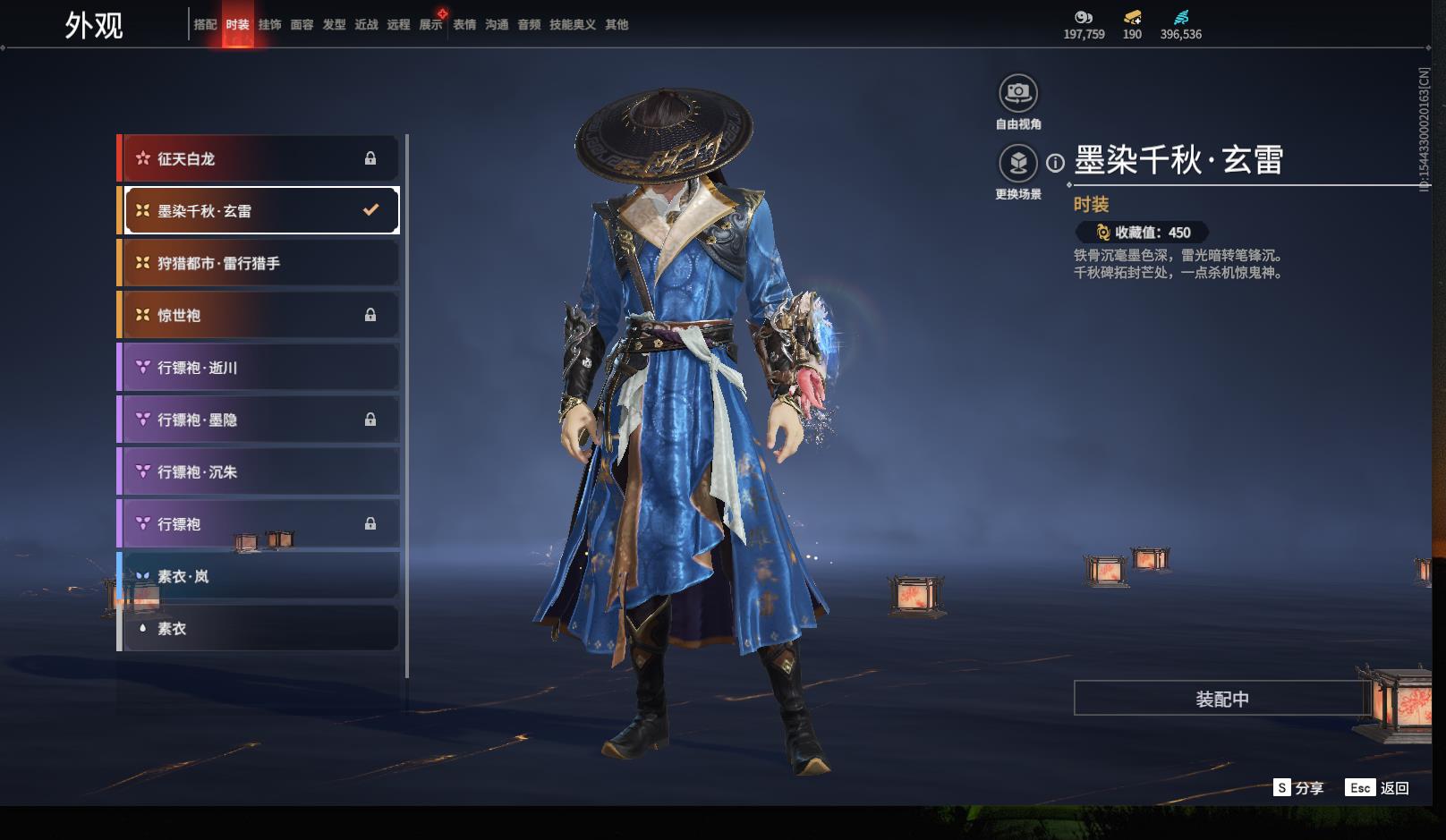The height and width of the screenshot is (840, 1446).
Task: Open the 更换场景 scene change option
Action: (x=1017, y=164)
